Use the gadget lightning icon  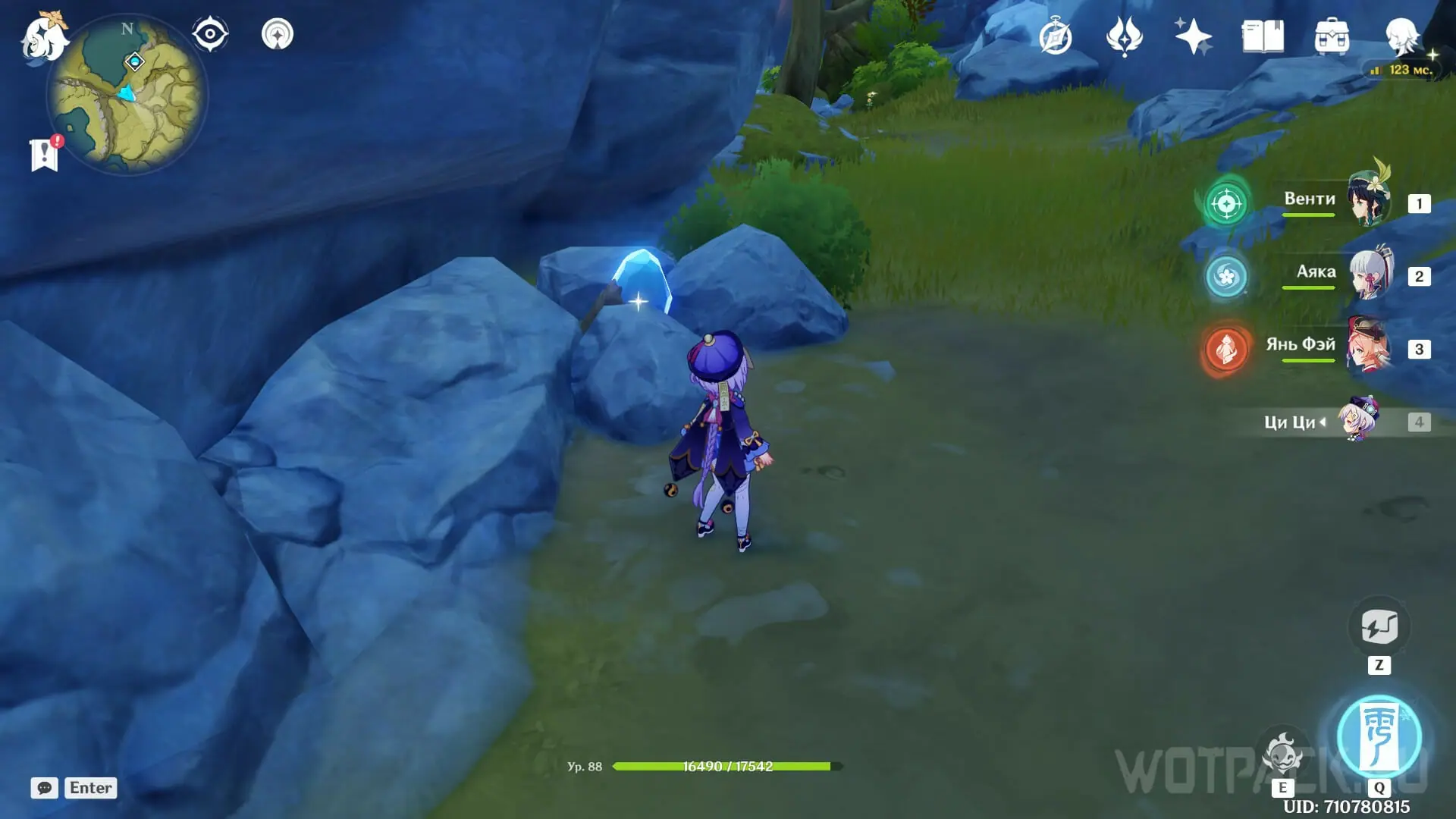tap(1379, 627)
